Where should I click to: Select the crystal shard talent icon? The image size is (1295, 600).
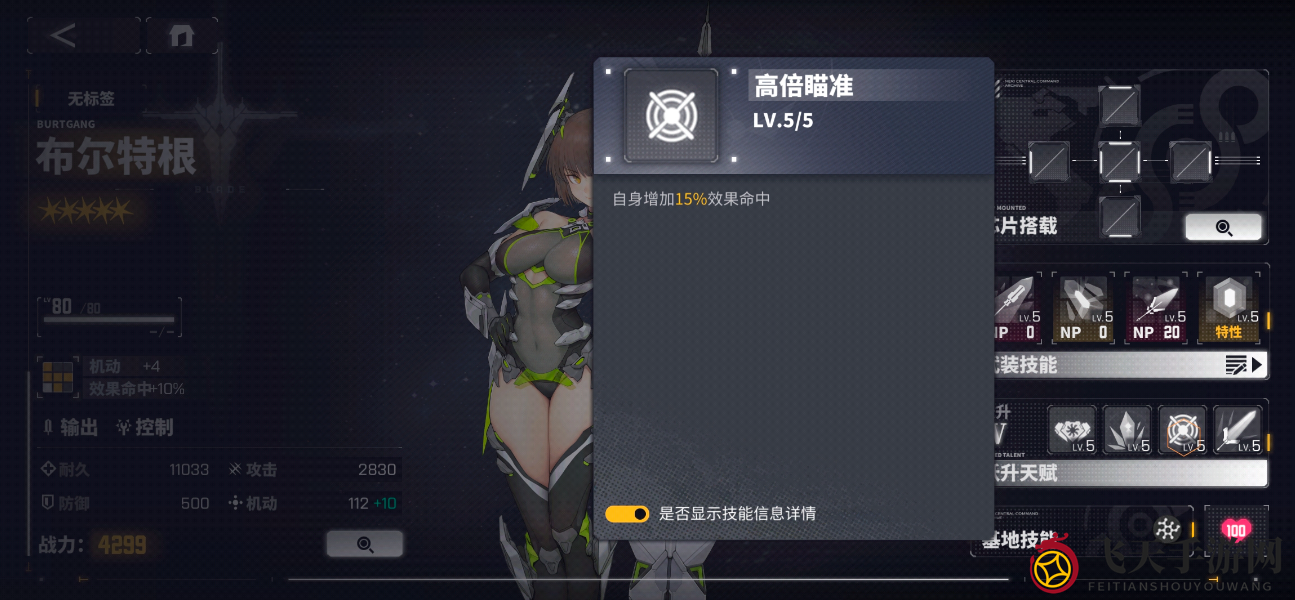(1127, 430)
